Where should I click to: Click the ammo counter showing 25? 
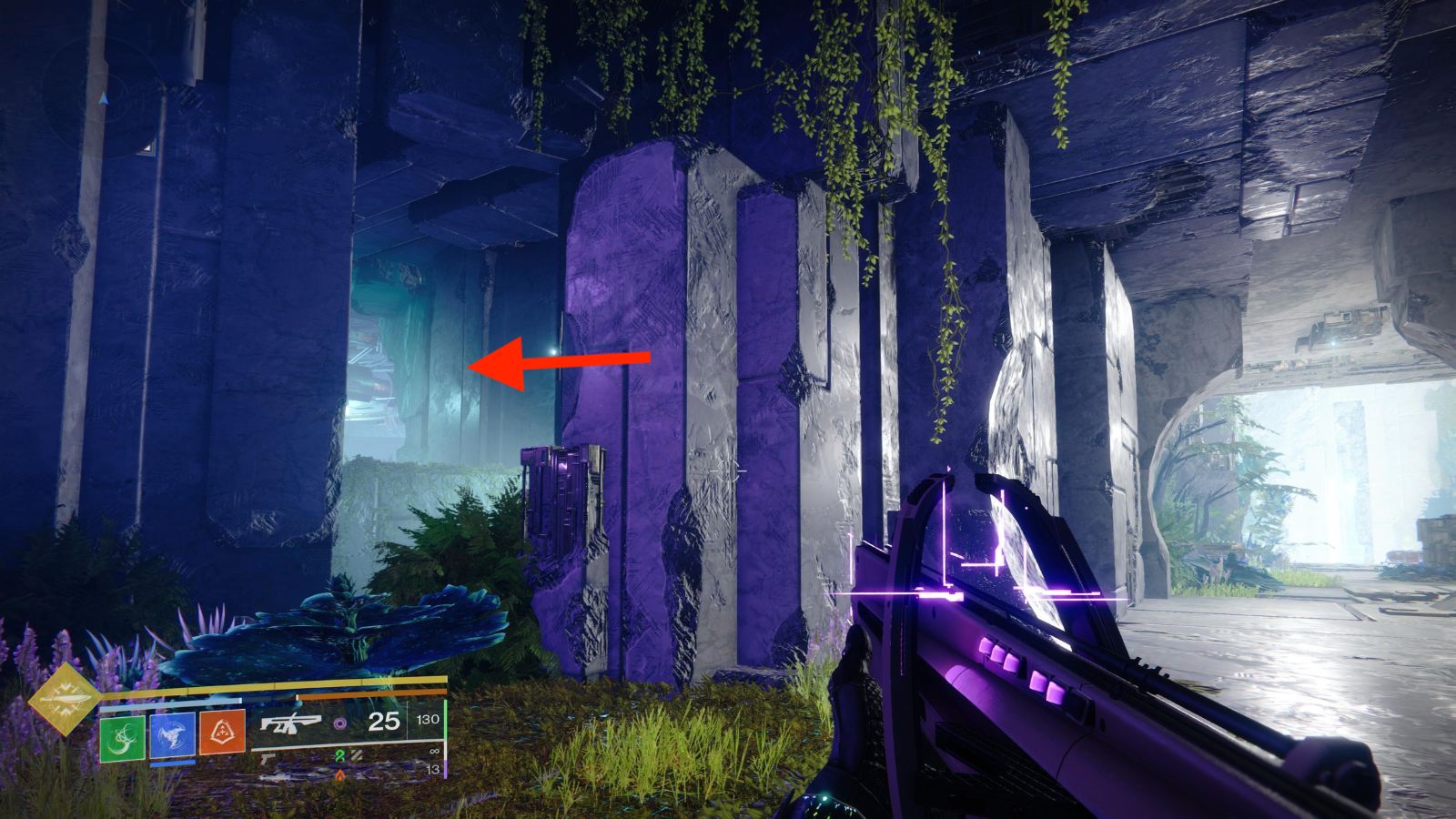[384, 723]
